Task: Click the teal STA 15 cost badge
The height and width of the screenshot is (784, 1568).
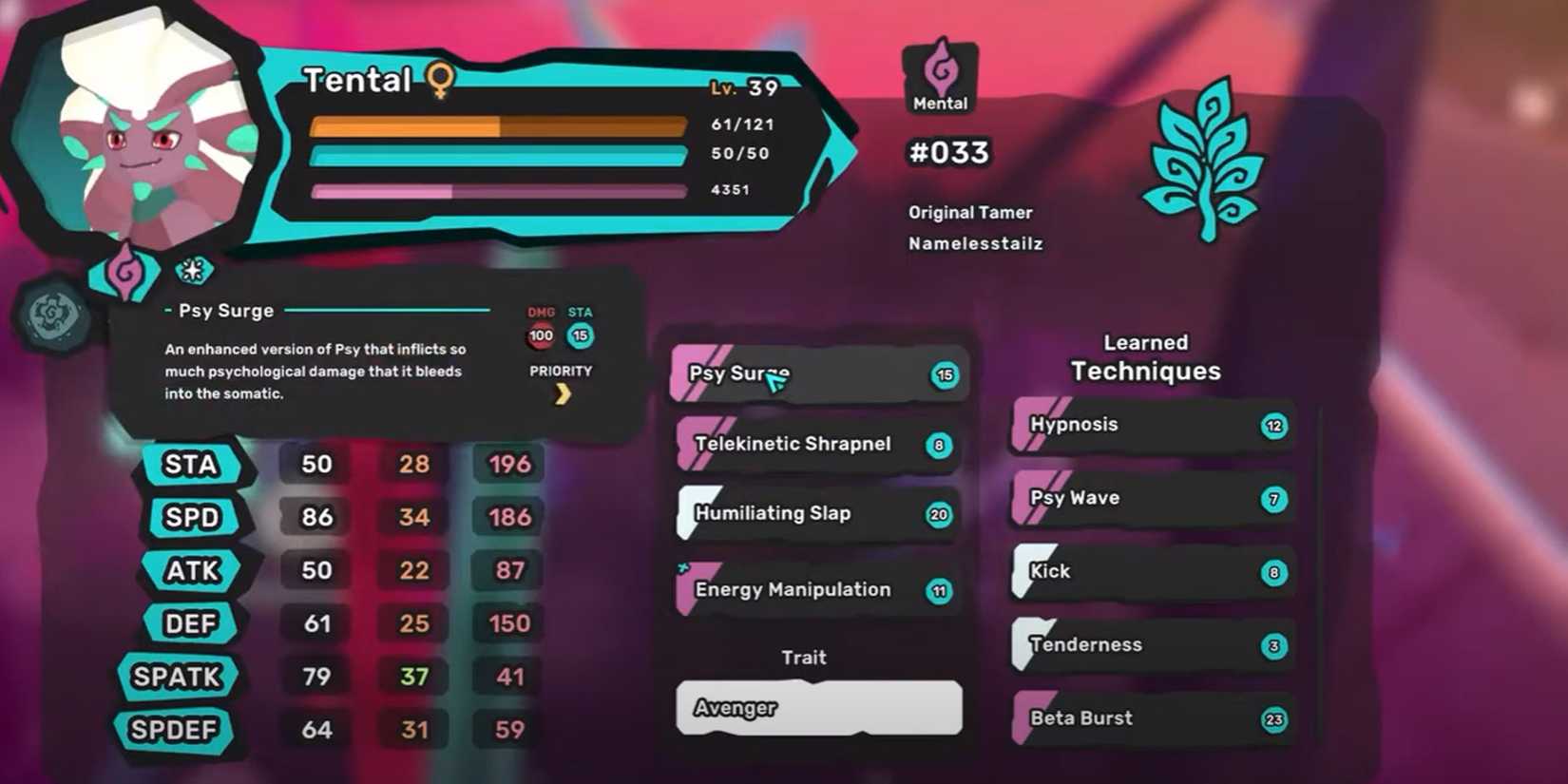Action: pyautogui.click(x=581, y=335)
